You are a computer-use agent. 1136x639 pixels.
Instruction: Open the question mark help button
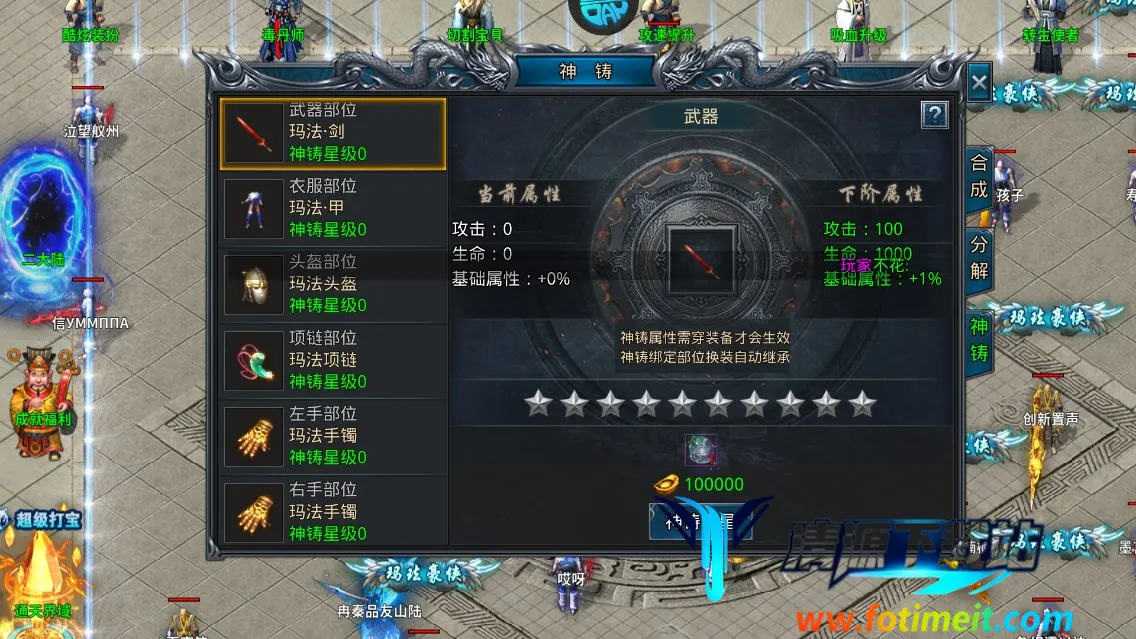[934, 115]
